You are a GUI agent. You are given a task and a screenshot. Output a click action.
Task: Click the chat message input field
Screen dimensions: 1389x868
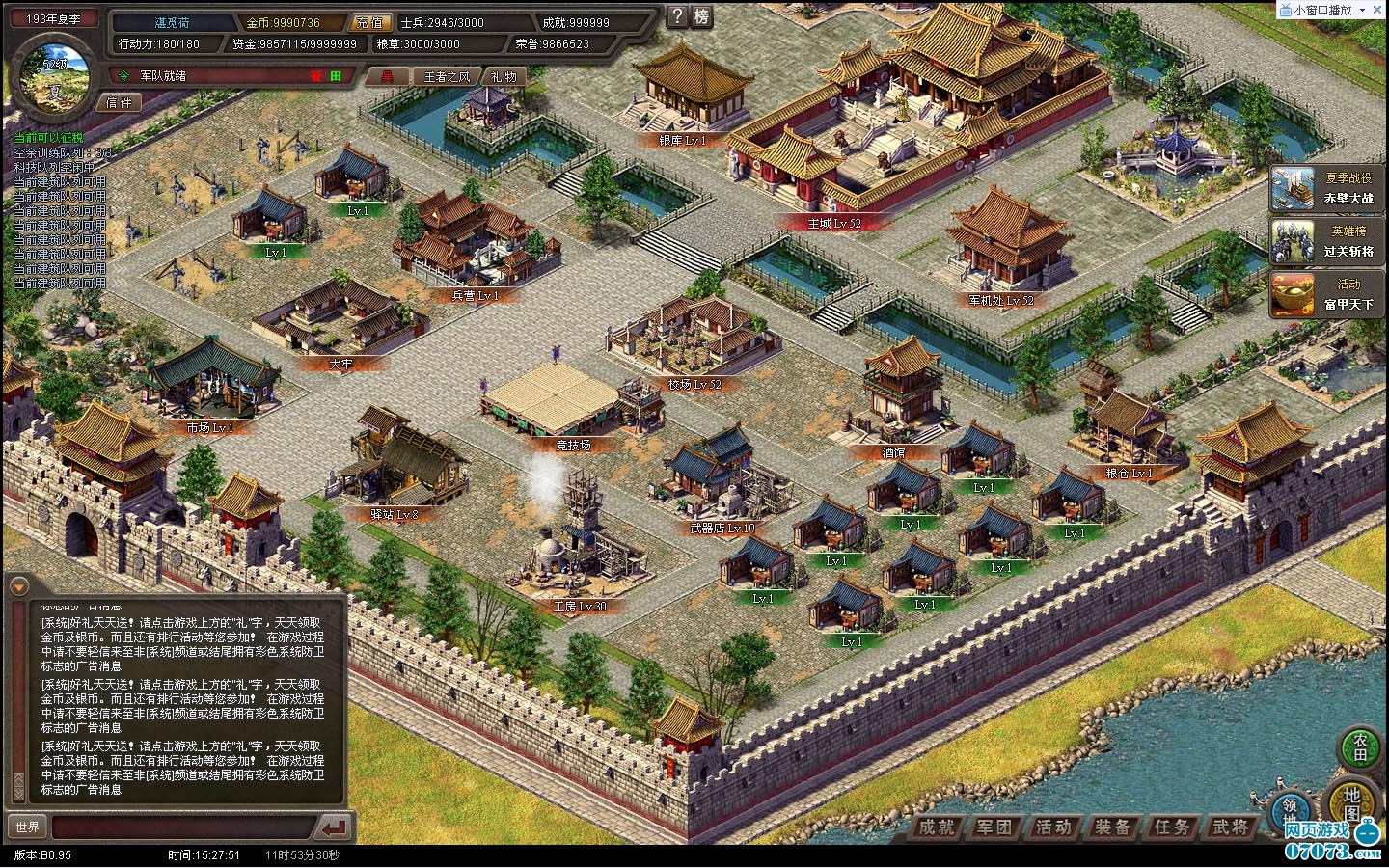[x=183, y=827]
